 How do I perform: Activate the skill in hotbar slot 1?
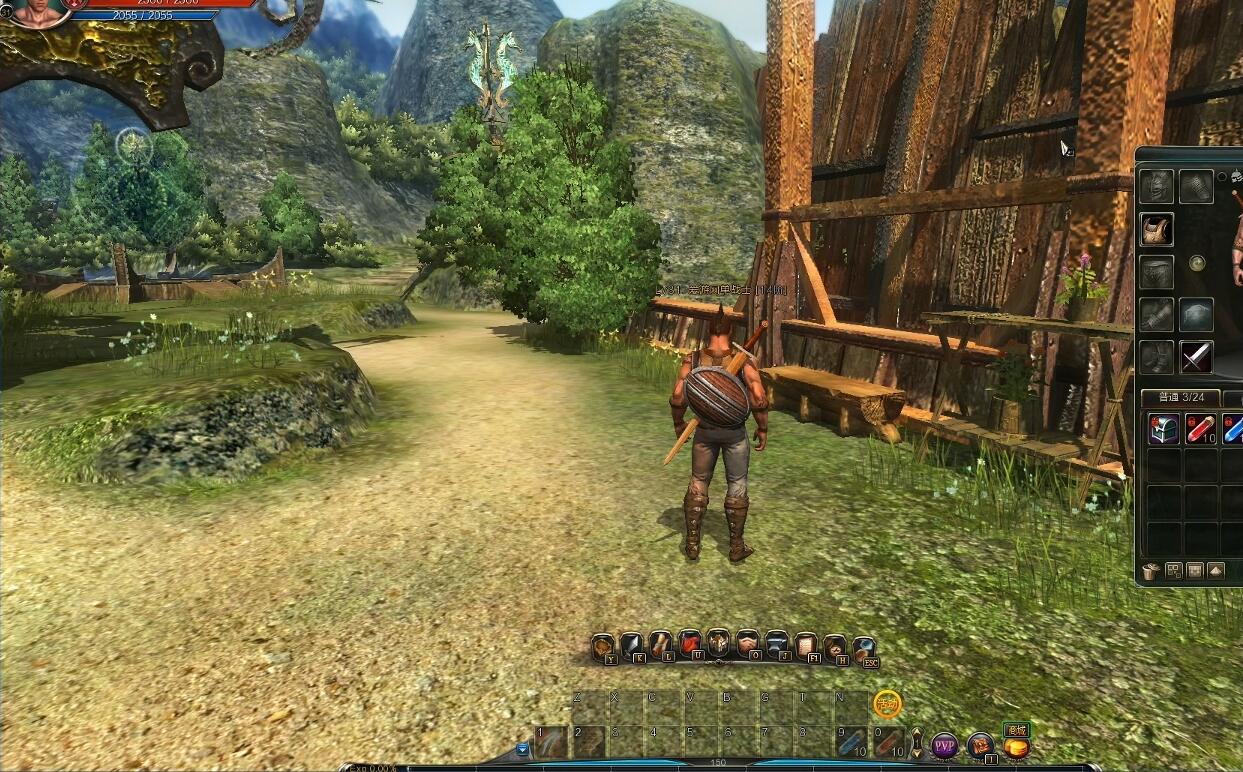pyautogui.click(x=551, y=743)
